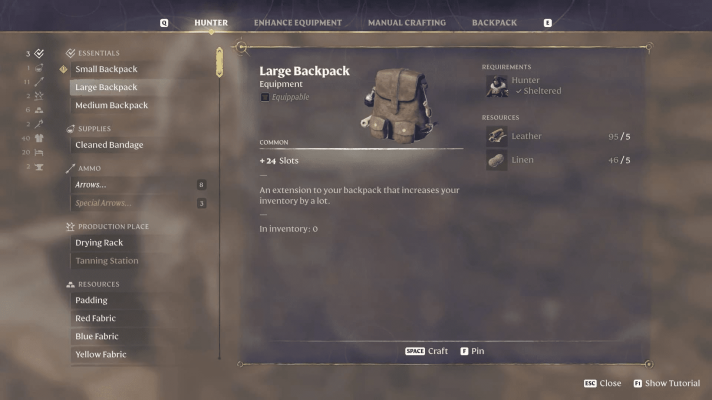Select the Drying Rack recipe
This screenshot has width=712, height=400.
(x=100, y=243)
